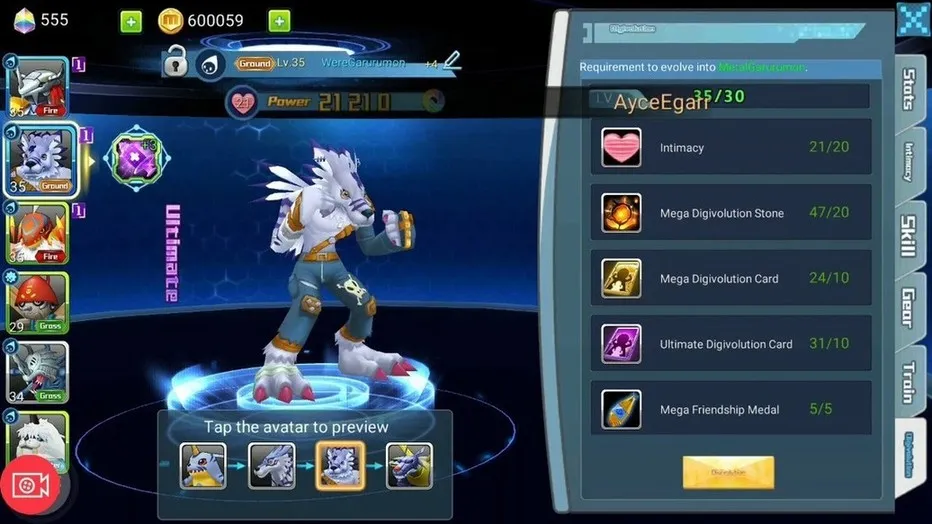This screenshot has height=524, width=932.
Task: Stop the red screen recorder button
Action: click(32, 485)
